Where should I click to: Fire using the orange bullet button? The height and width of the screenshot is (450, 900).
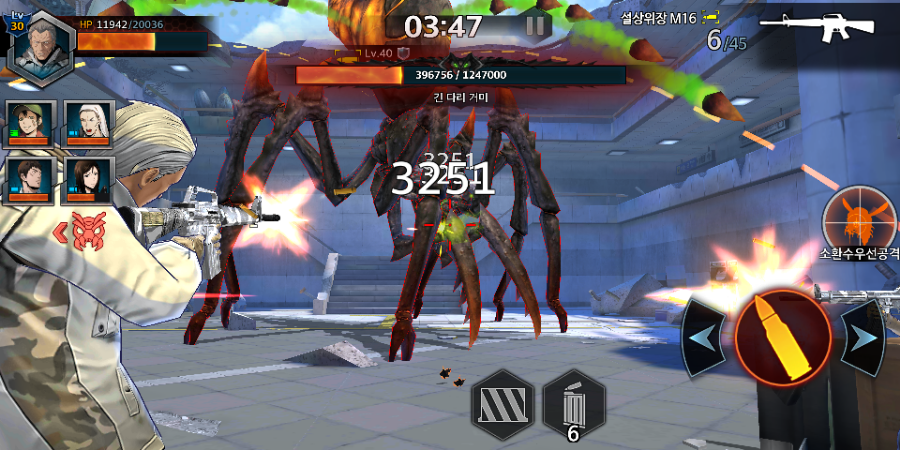pos(782,338)
